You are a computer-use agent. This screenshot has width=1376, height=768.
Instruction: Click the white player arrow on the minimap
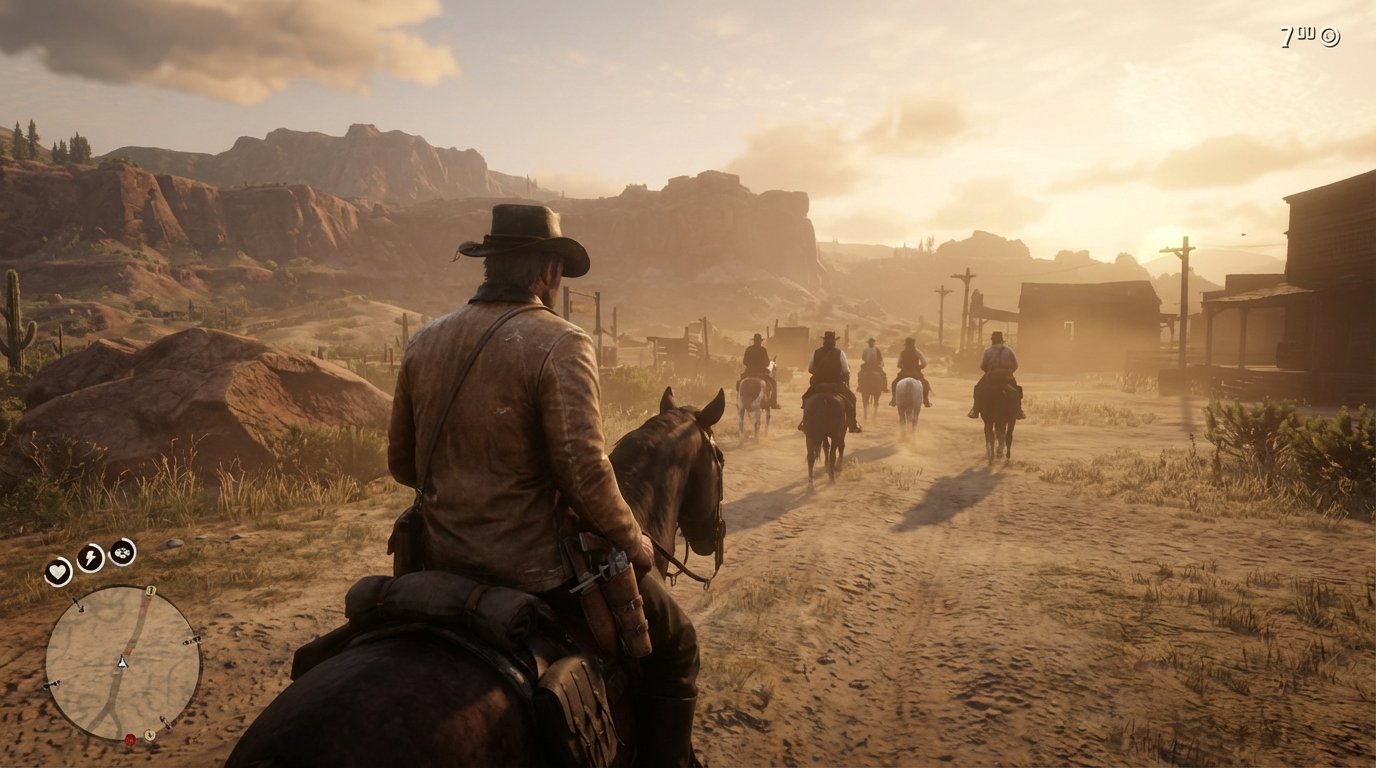pyautogui.click(x=123, y=662)
